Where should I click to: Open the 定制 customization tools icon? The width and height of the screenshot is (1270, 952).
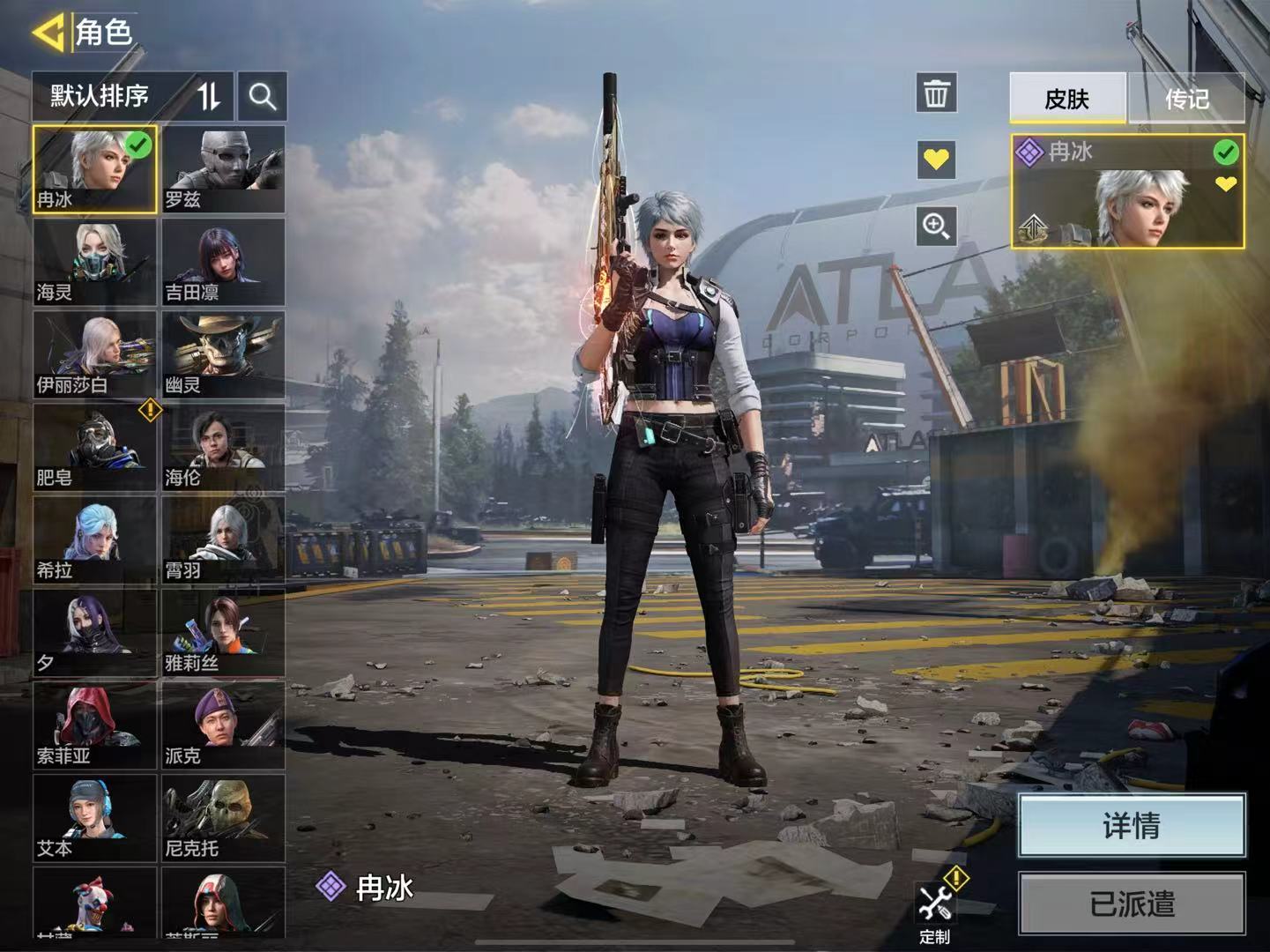936,908
